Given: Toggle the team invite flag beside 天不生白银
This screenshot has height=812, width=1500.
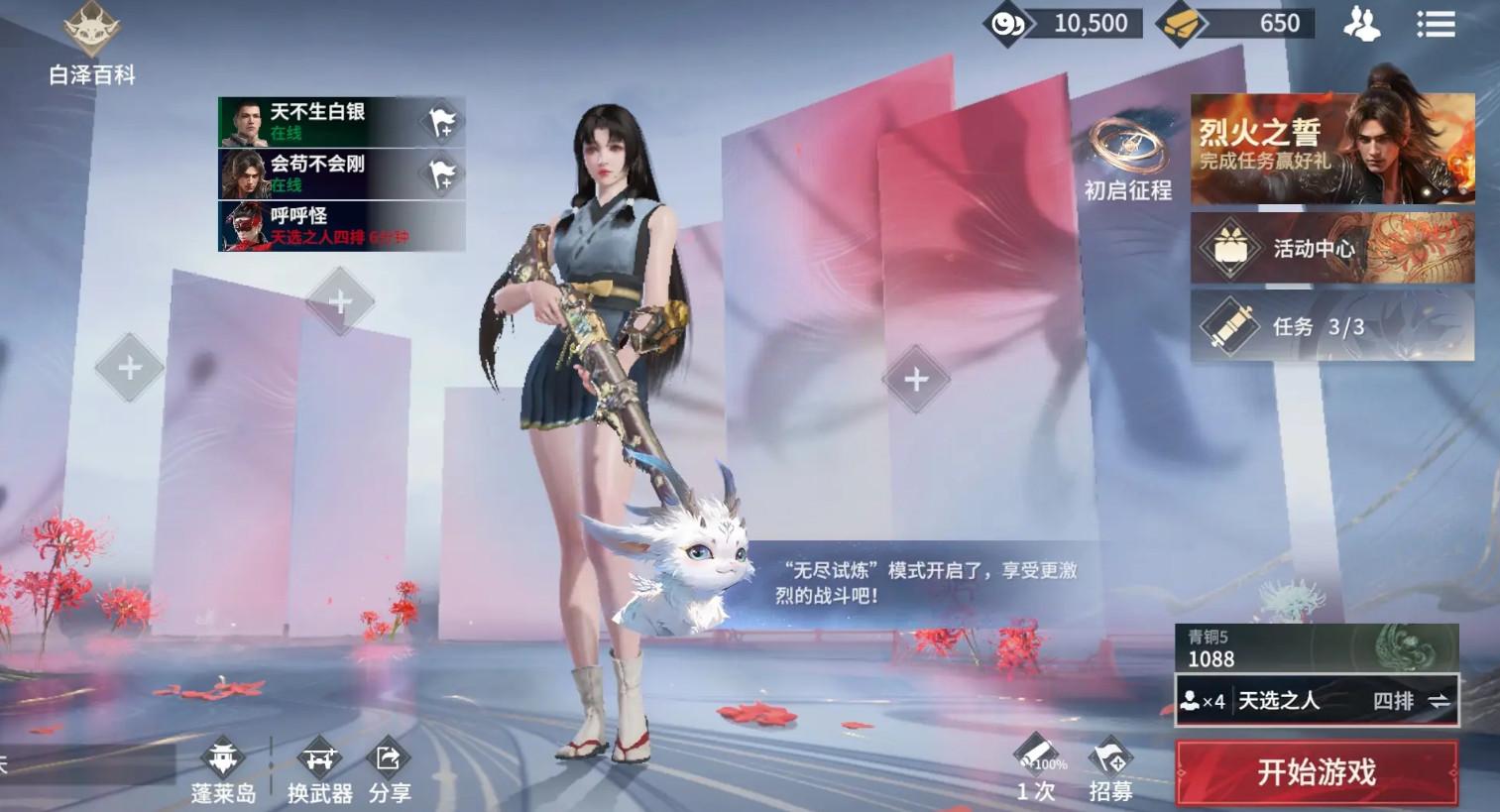Looking at the screenshot, I should (443, 120).
